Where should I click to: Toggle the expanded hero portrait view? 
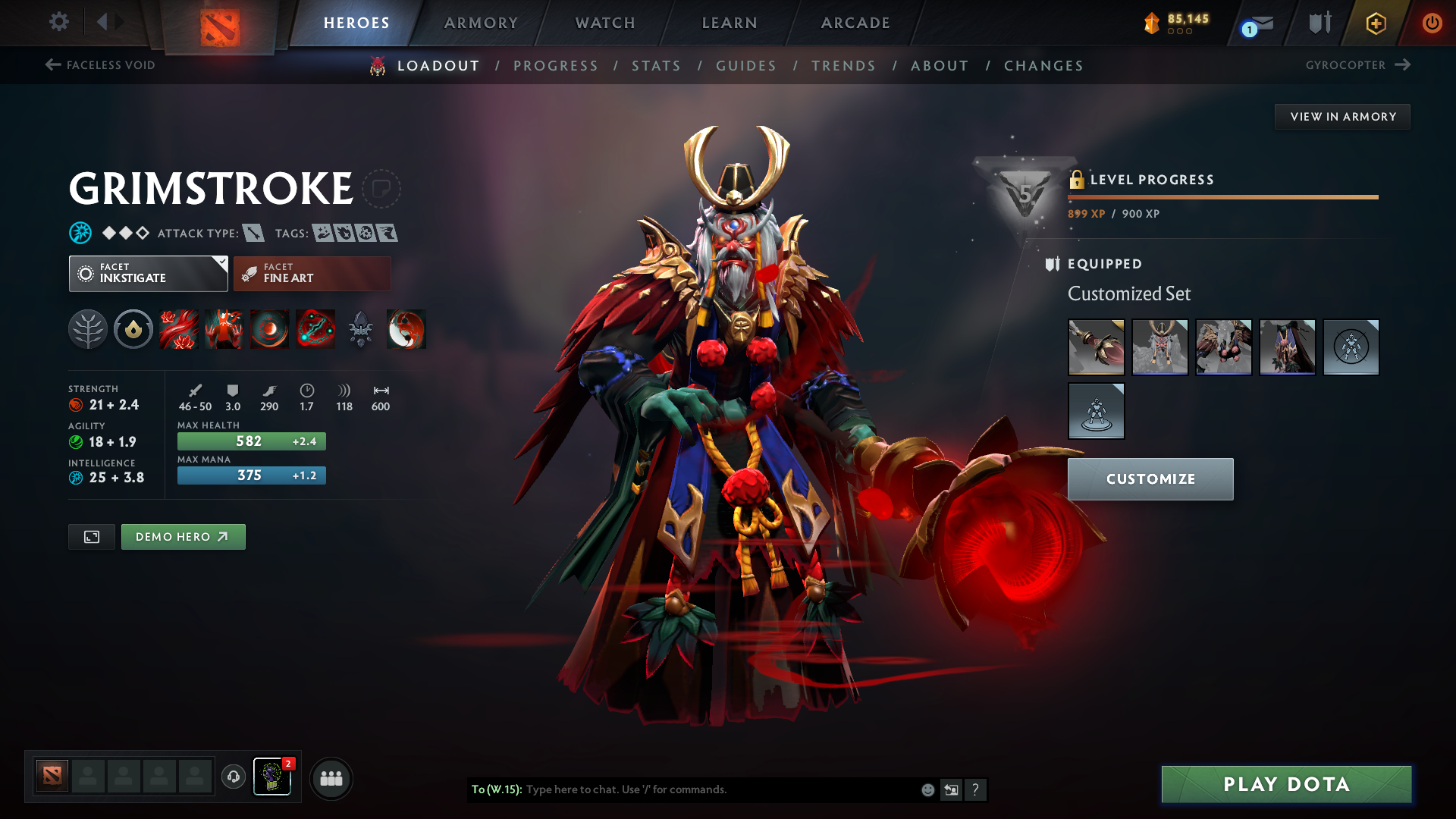pos(91,536)
